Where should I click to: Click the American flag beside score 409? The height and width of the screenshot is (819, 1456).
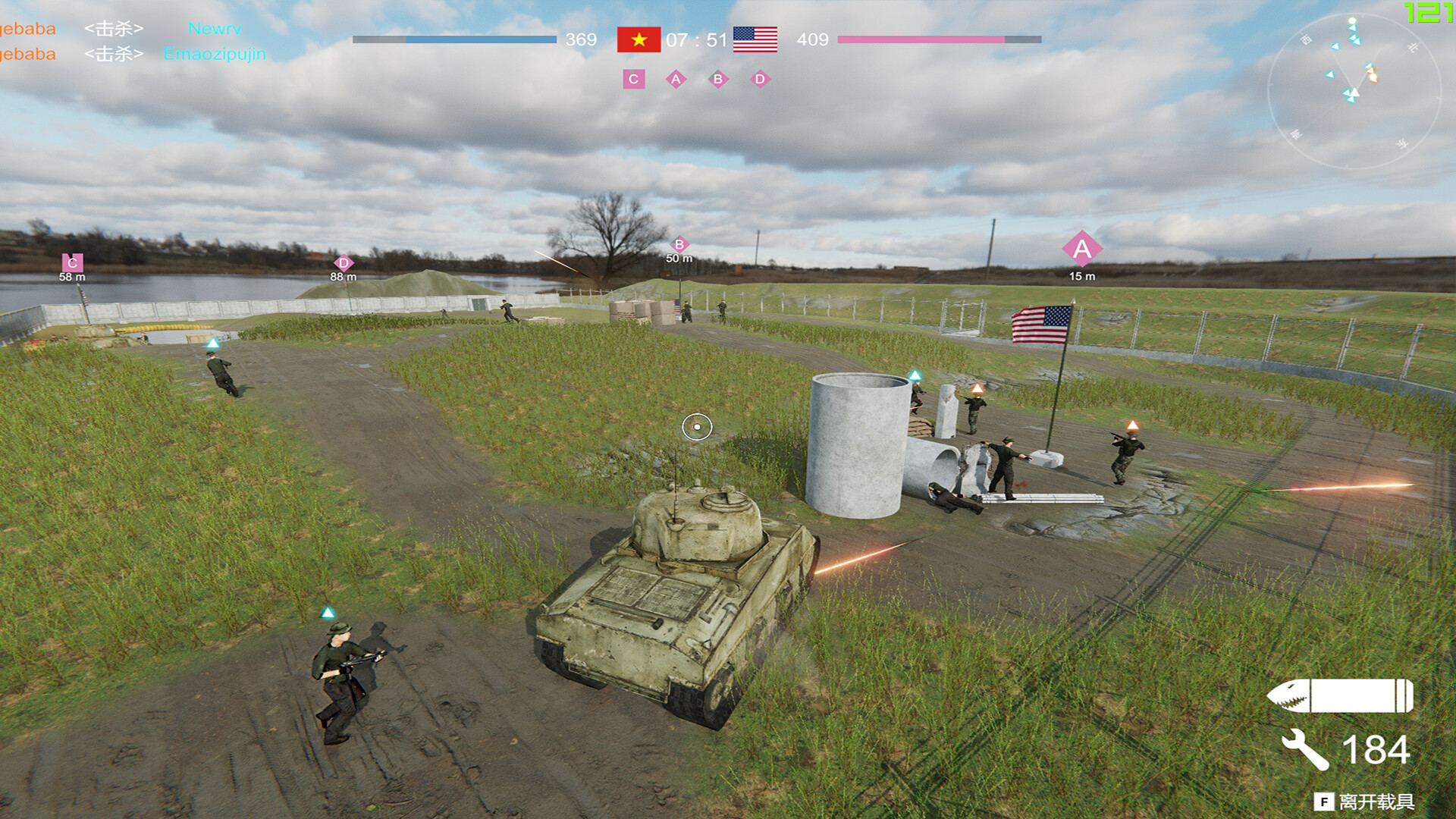click(x=755, y=40)
